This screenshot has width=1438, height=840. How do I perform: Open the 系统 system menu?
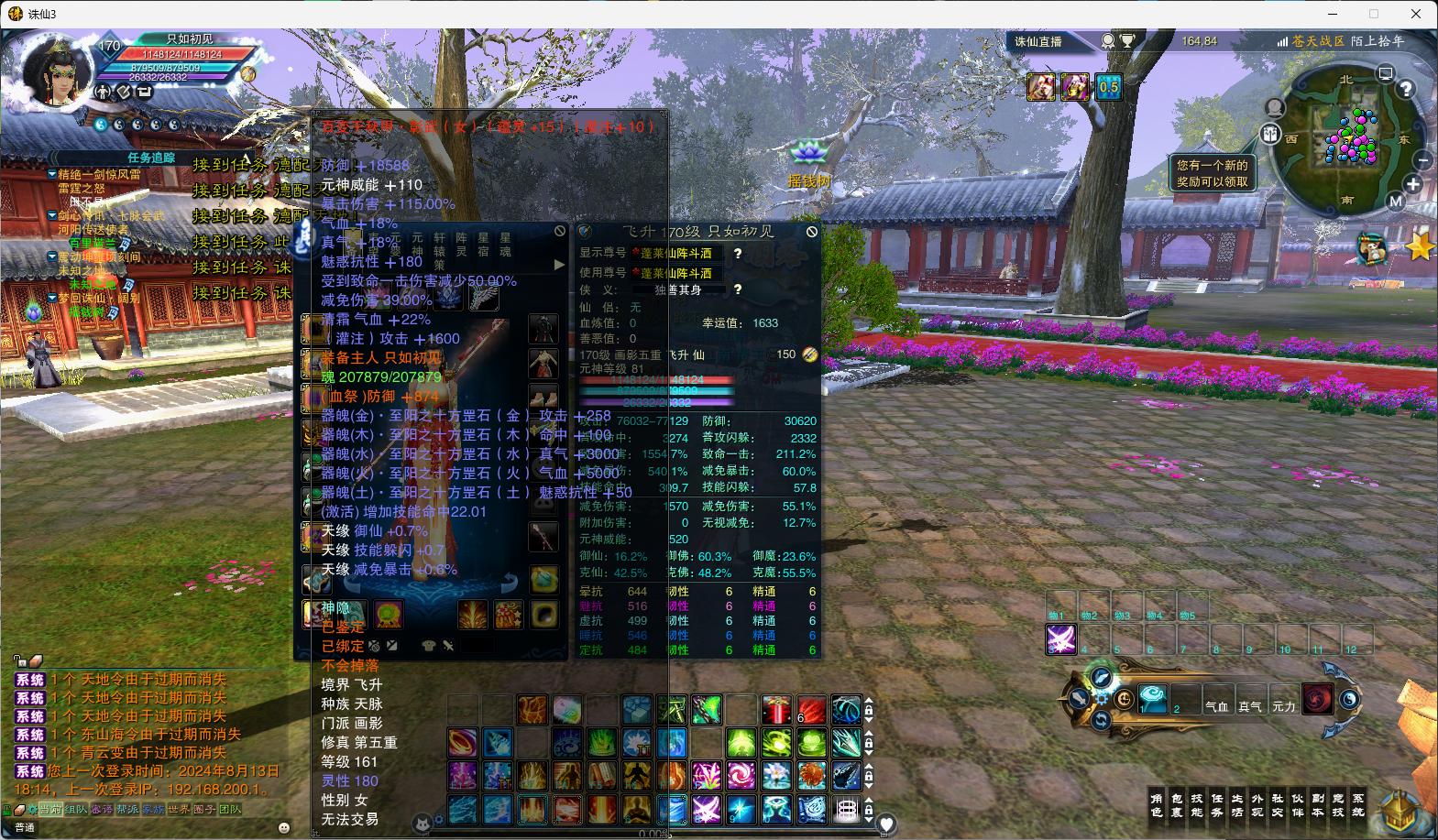[x=1358, y=805]
